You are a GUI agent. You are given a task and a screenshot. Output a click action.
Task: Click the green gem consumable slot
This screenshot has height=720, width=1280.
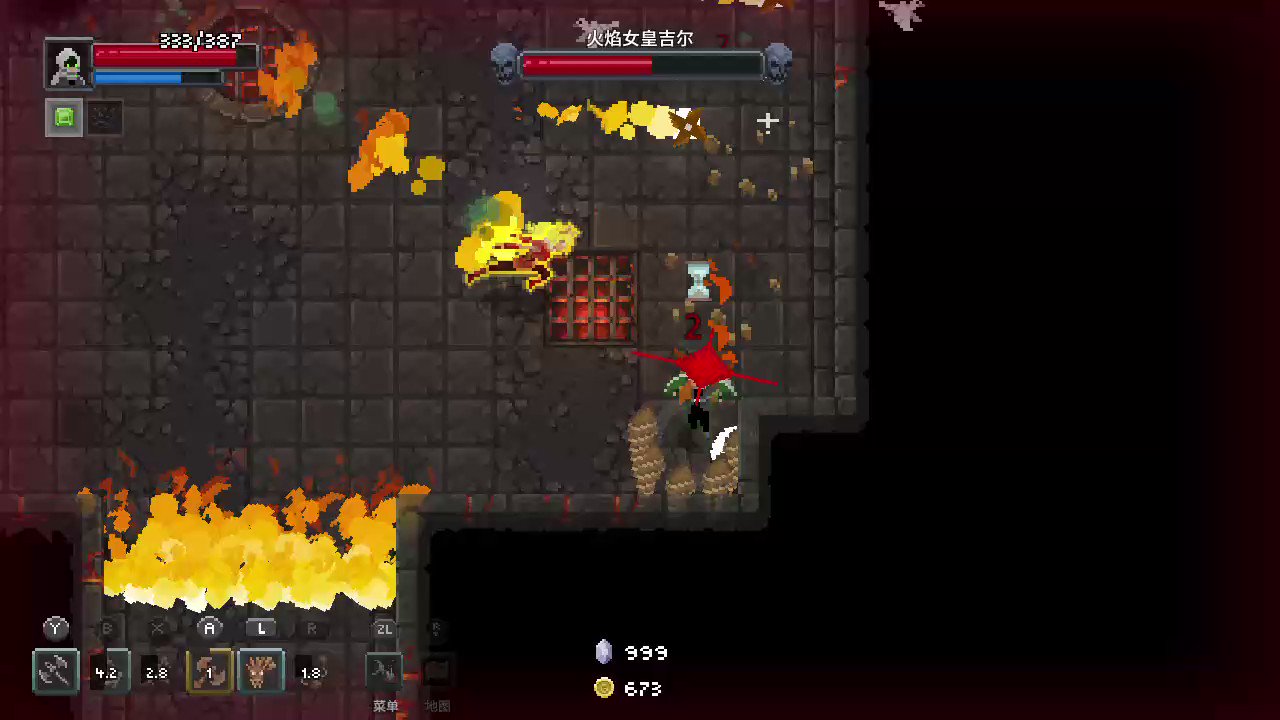[63, 118]
